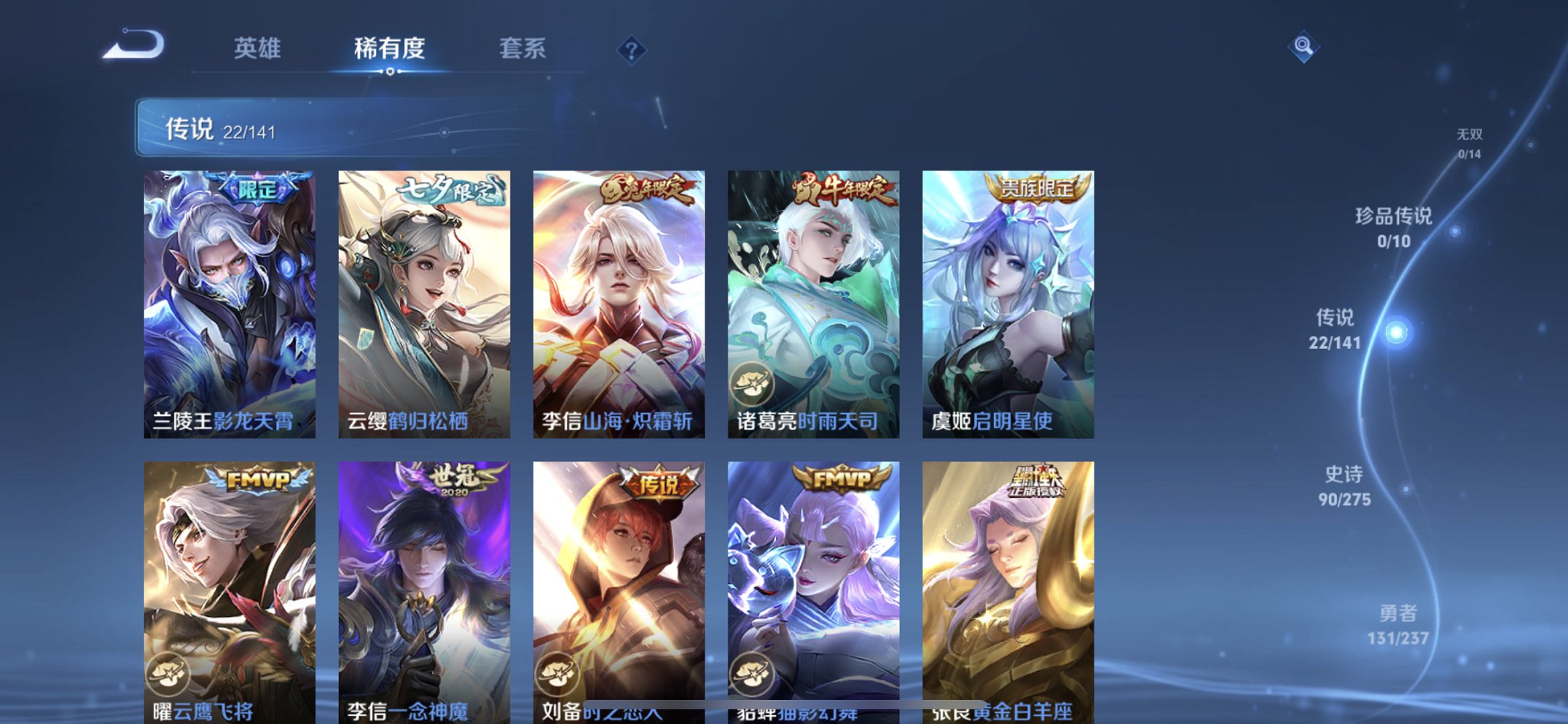Open the 张良黄金白羊座 skin card
Viewport: 1568px width, 724px height.
point(1009,583)
